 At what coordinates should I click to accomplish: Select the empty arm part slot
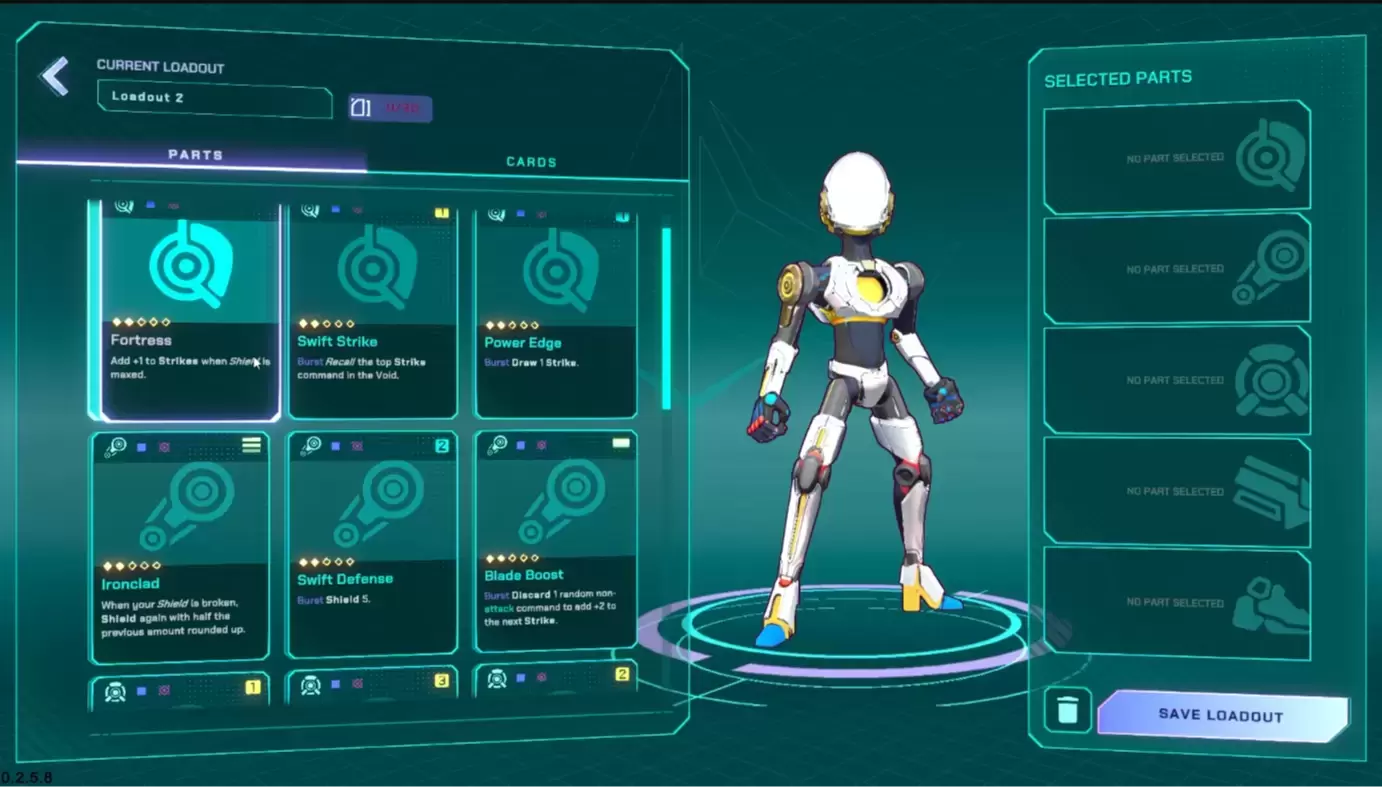[1176, 269]
